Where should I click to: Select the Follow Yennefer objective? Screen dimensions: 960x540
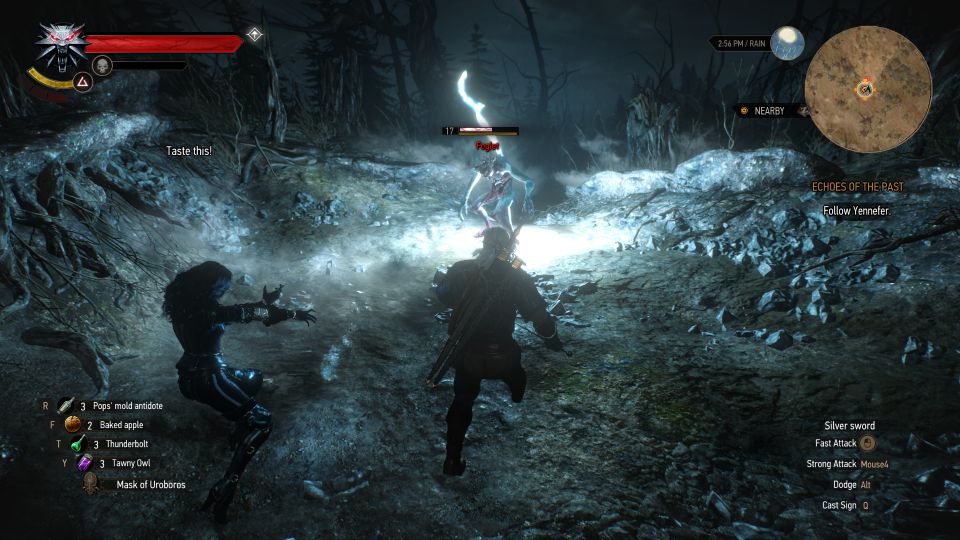(x=856, y=211)
